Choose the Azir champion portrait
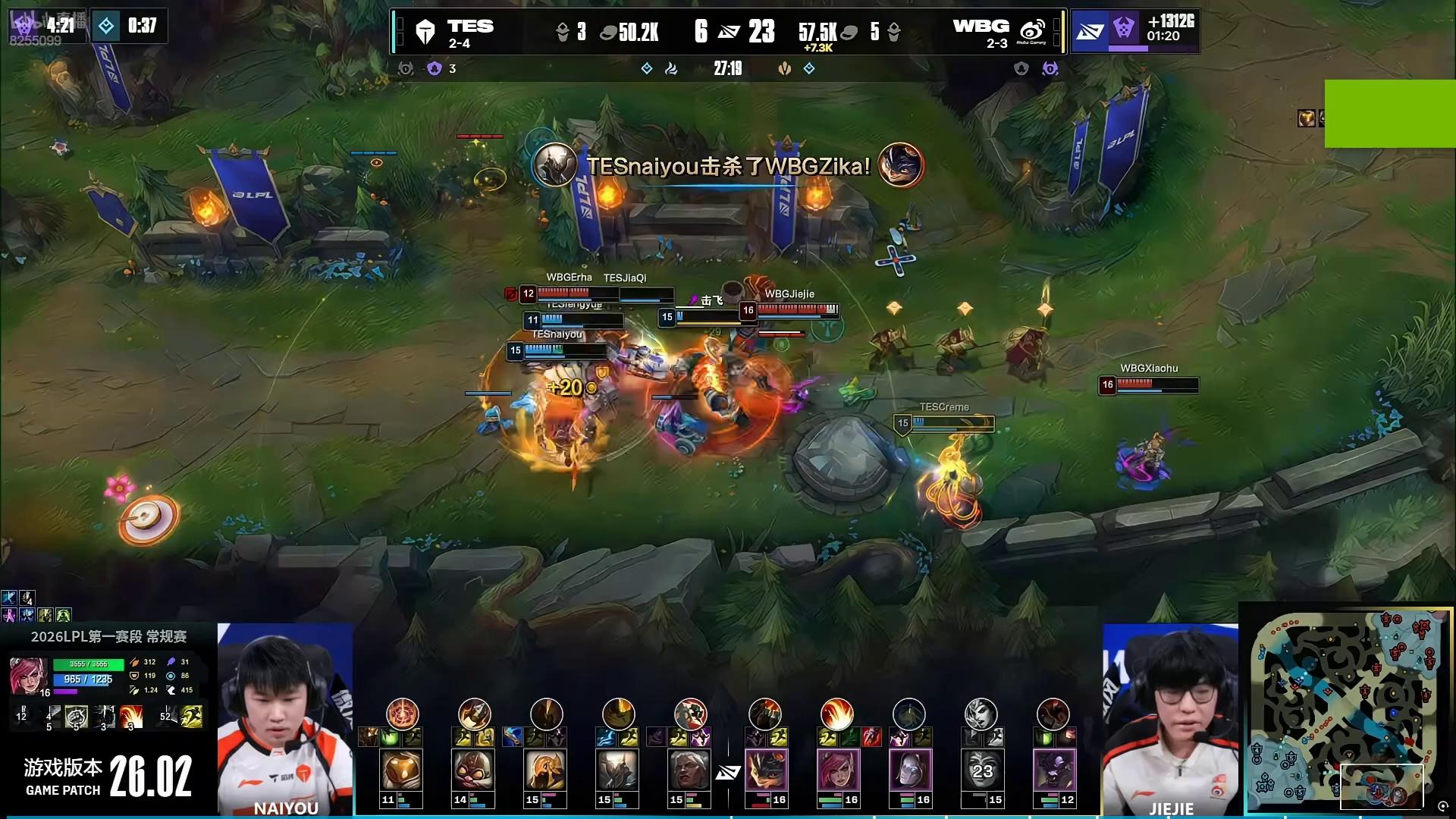 545,770
